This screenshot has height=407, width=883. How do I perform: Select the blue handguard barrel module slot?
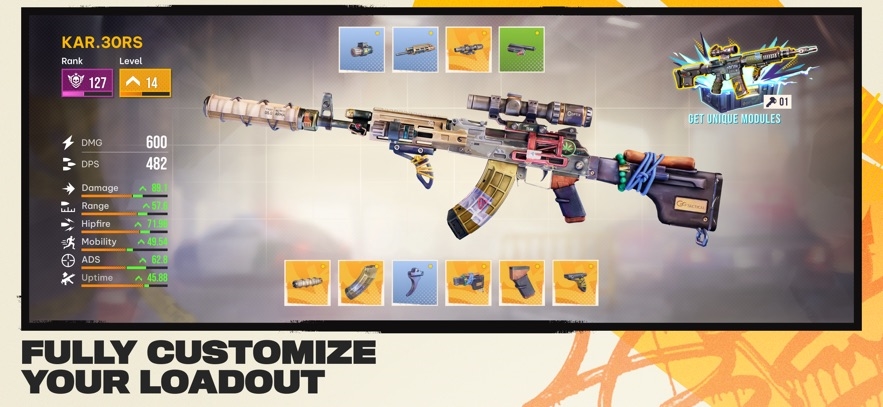pyautogui.click(x=414, y=49)
